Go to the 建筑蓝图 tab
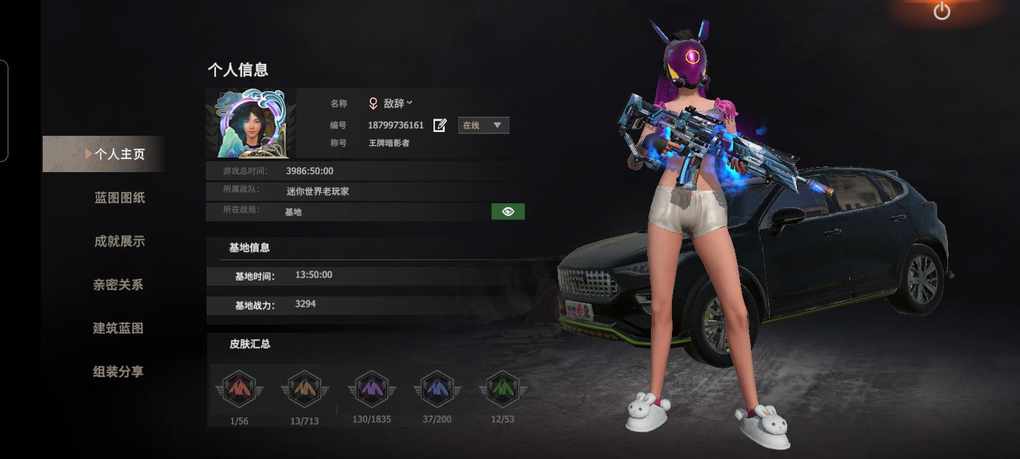This screenshot has height=459, width=1020. pyautogui.click(x=118, y=328)
